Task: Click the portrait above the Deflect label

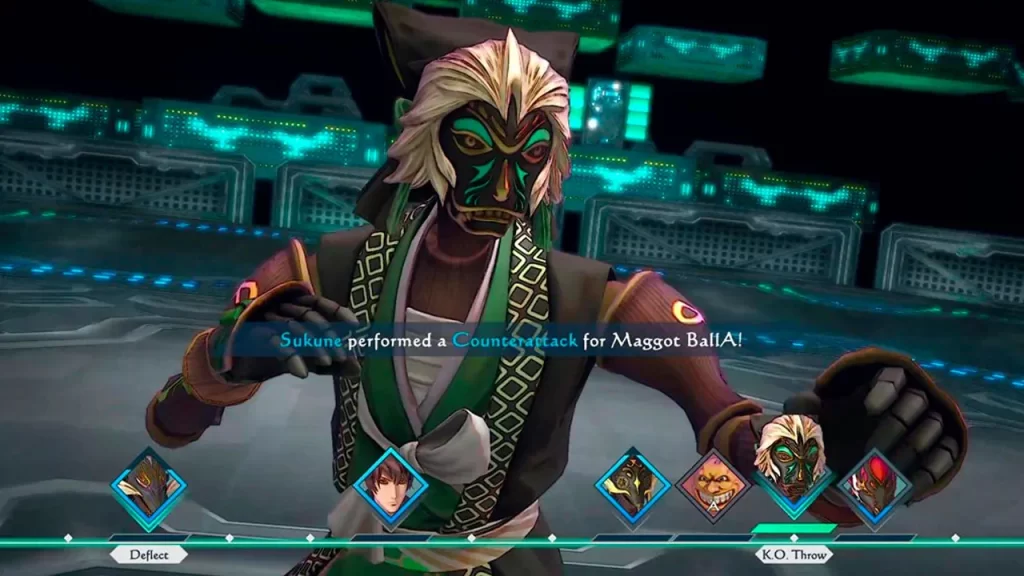Action: coord(148,488)
